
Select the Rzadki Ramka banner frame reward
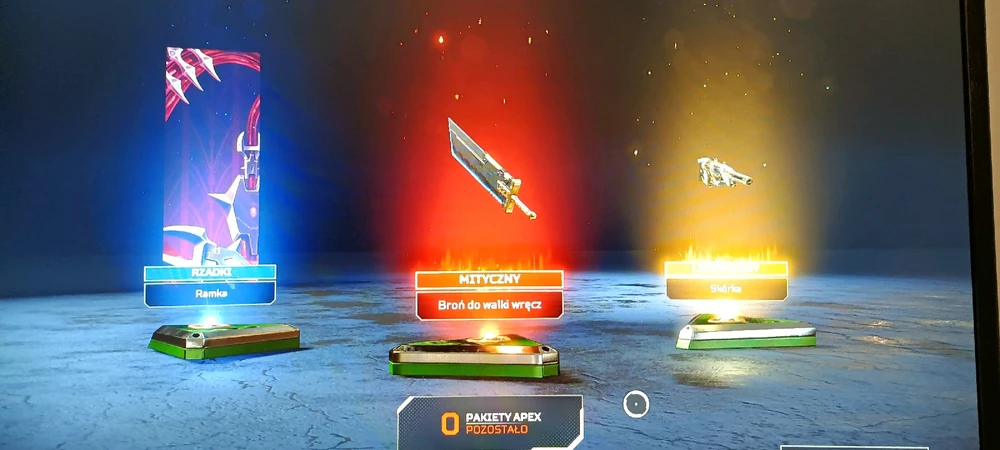[x=211, y=160]
